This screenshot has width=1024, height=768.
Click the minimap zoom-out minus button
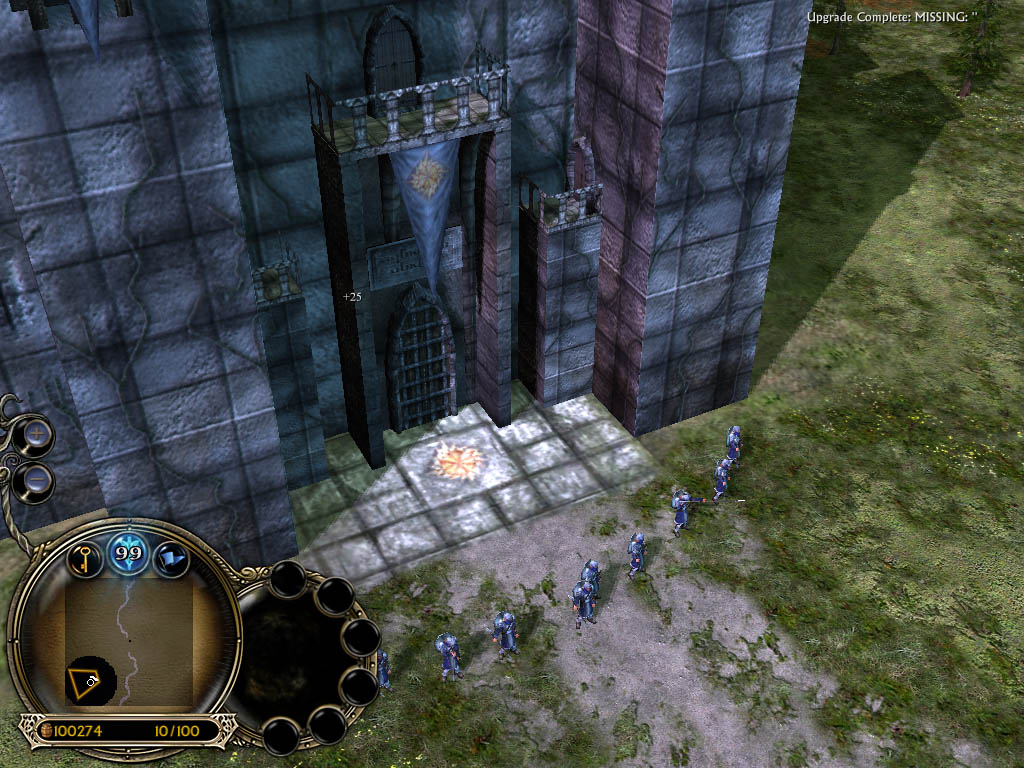pyautogui.click(x=37, y=480)
